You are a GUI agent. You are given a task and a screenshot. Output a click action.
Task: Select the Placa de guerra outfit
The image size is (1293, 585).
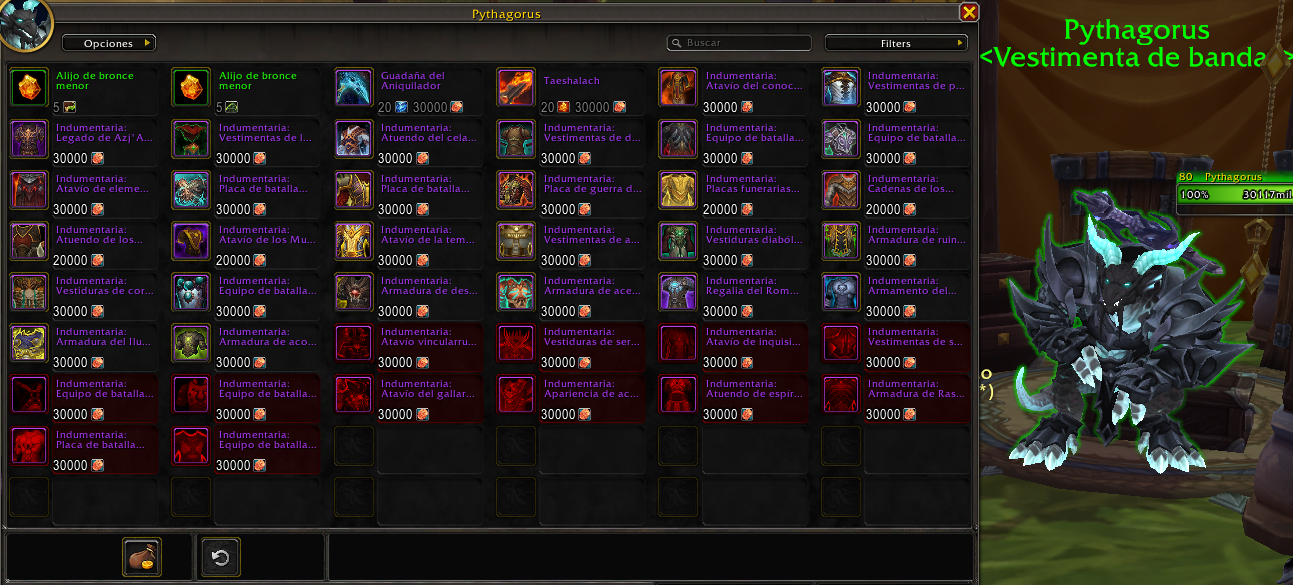tap(516, 191)
